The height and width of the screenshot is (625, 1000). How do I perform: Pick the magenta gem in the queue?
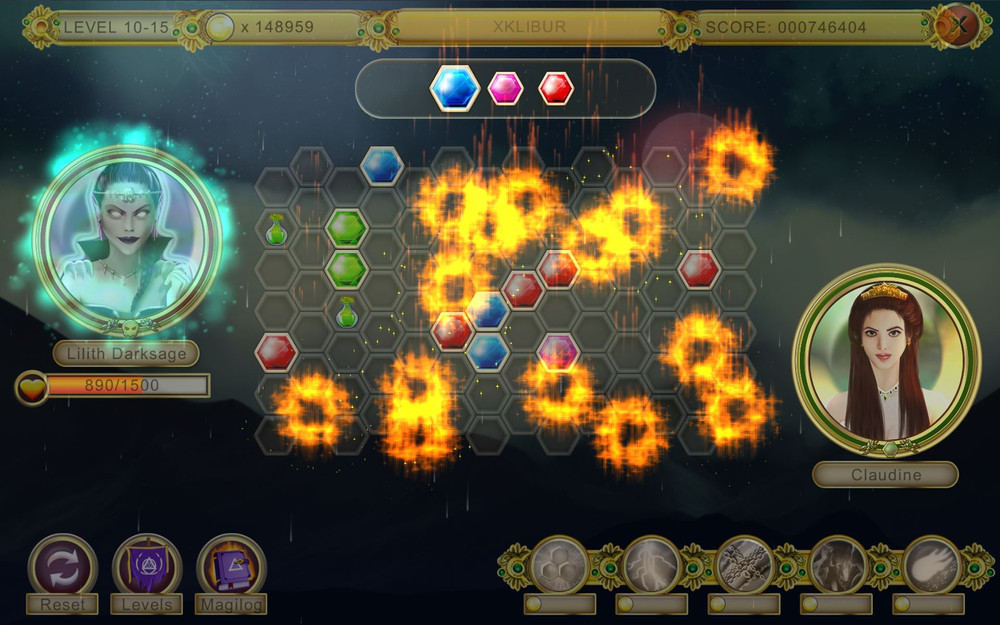(506, 88)
